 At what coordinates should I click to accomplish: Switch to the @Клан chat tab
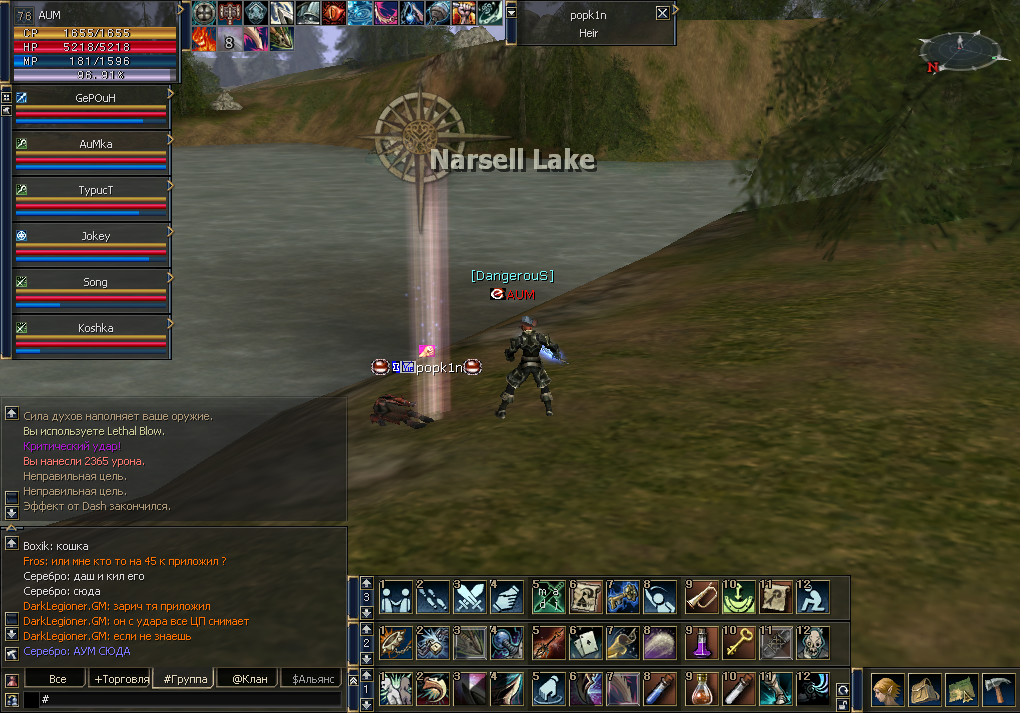(x=249, y=679)
